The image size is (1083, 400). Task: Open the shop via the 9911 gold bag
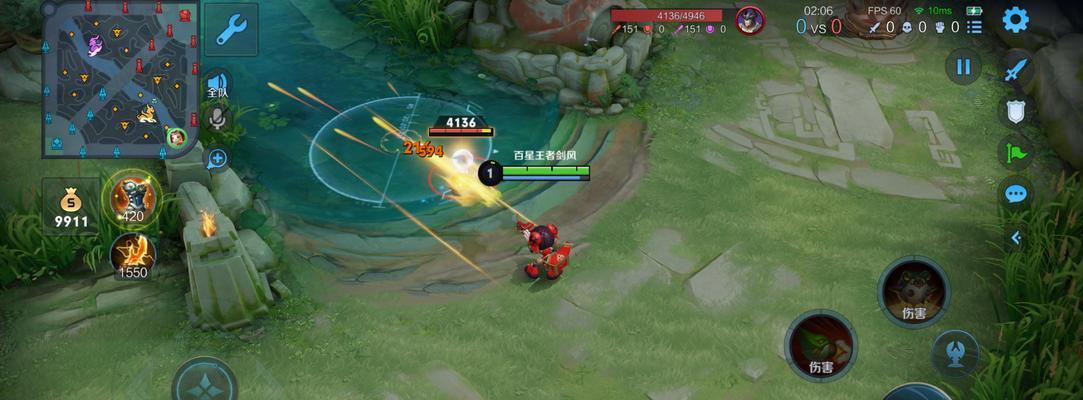[x=71, y=207]
